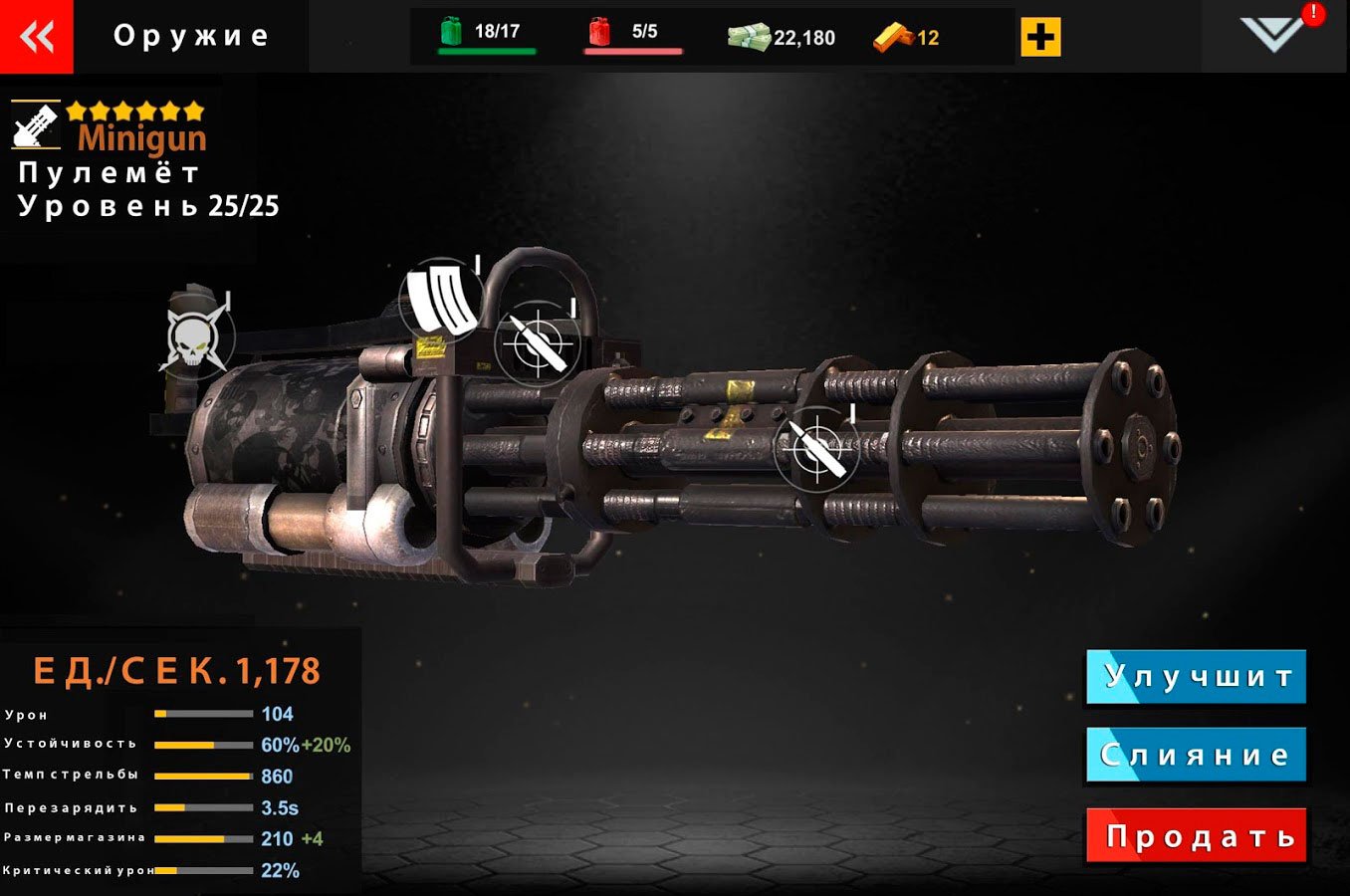This screenshot has width=1350, height=896.
Task: Open the dropdown arrow with red alert
Action: (x=1273, y=34)
